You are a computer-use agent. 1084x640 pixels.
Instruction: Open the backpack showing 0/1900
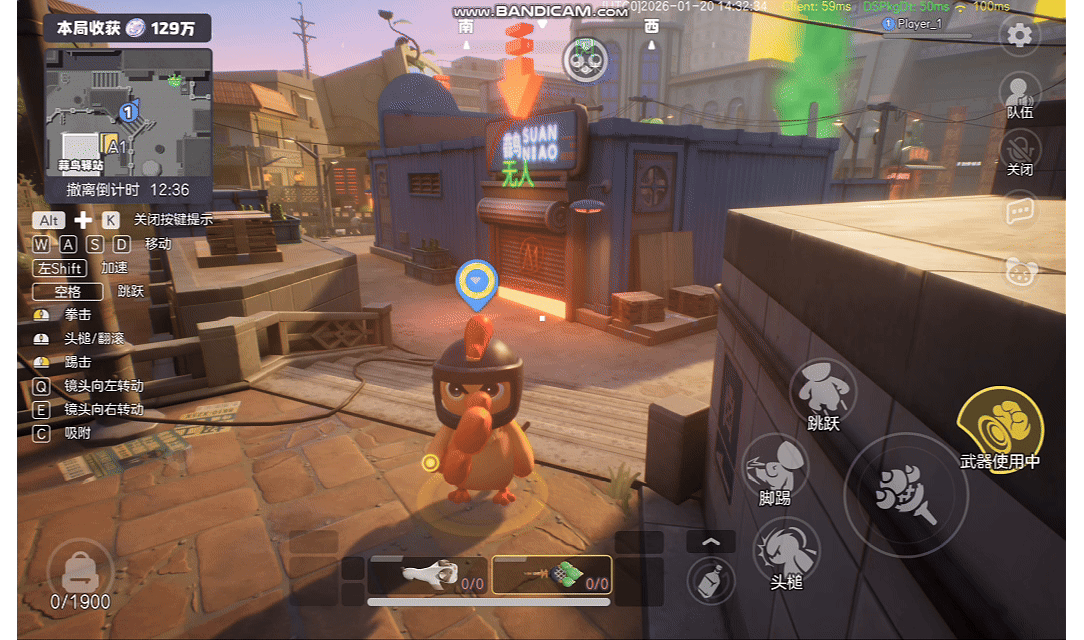point(80,573)
